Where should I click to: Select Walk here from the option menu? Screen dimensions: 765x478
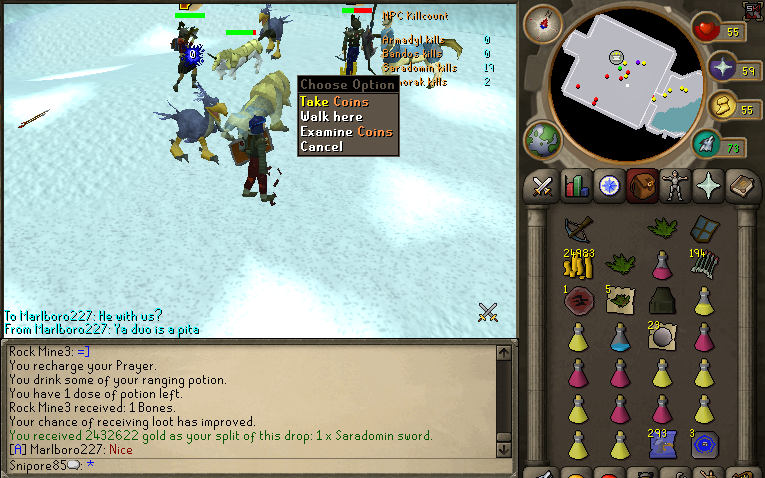point(331,117)
